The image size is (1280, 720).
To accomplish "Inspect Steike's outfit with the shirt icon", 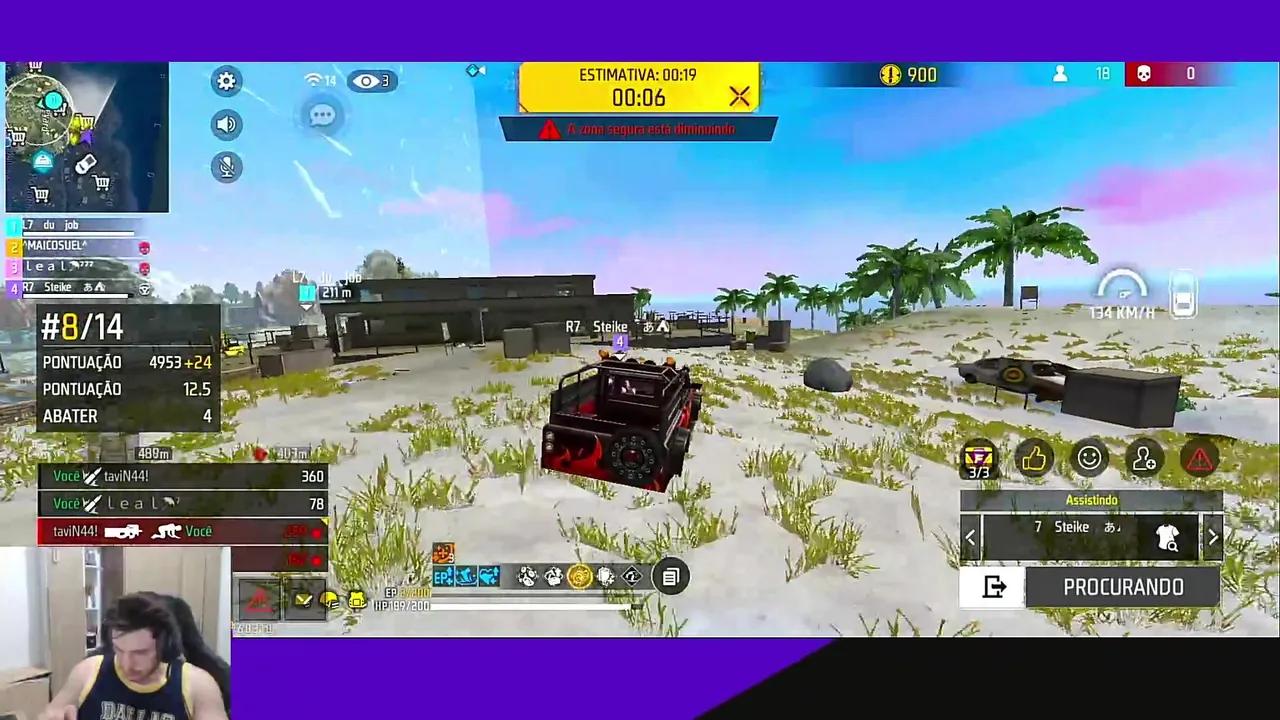I will click(1168, 538).
